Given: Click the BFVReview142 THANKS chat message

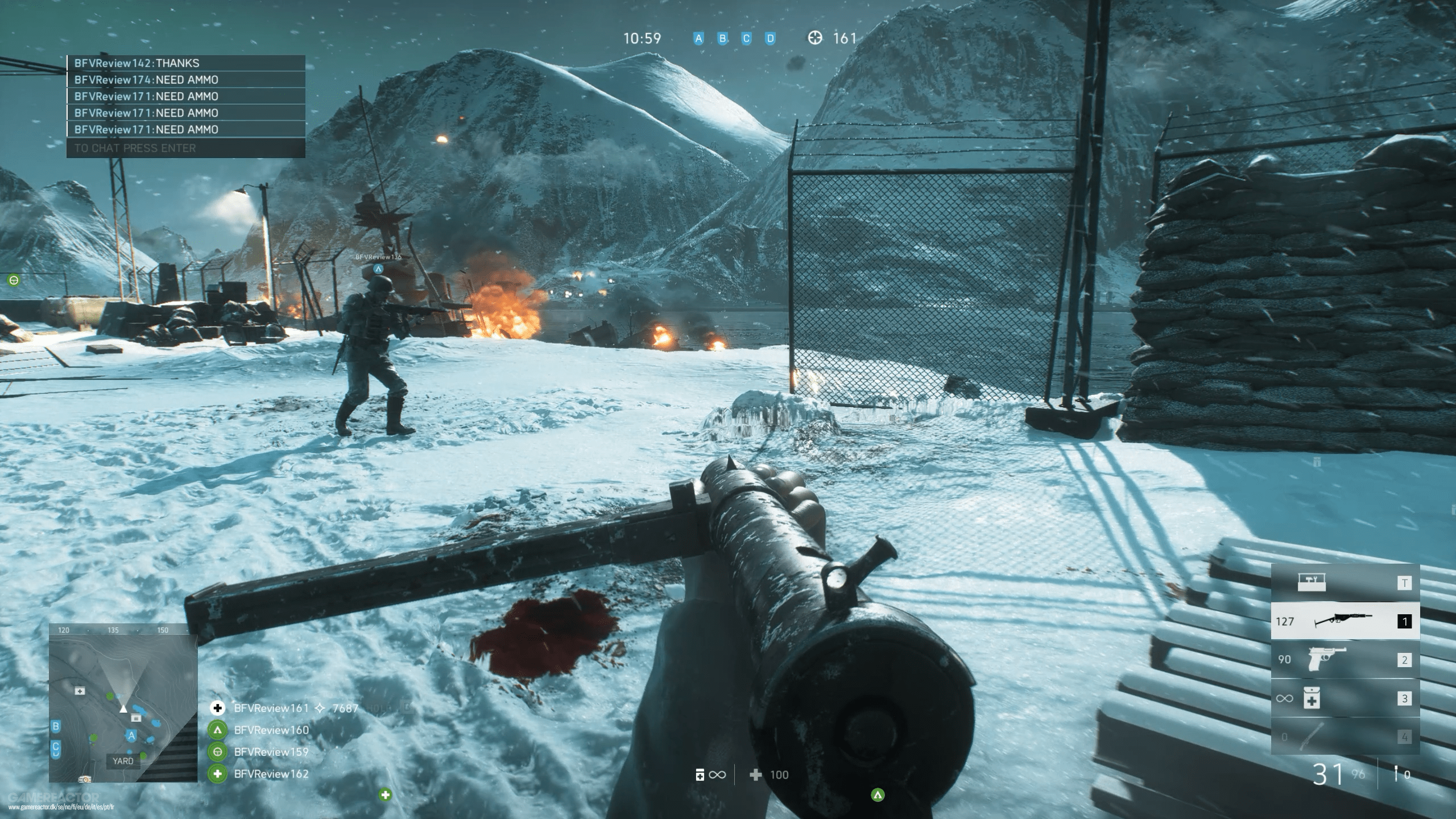Looking at the screenshot, I should coord(185,63).
